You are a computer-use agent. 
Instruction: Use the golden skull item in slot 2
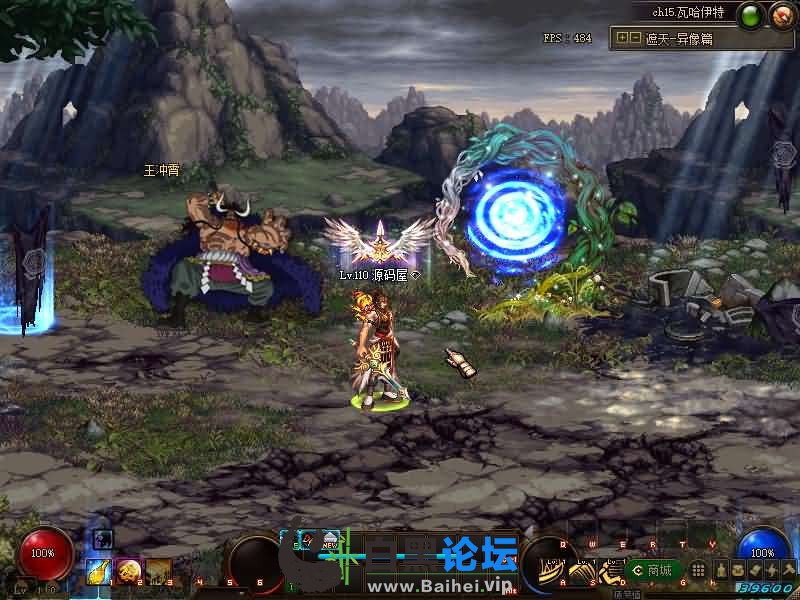(129, 570)
